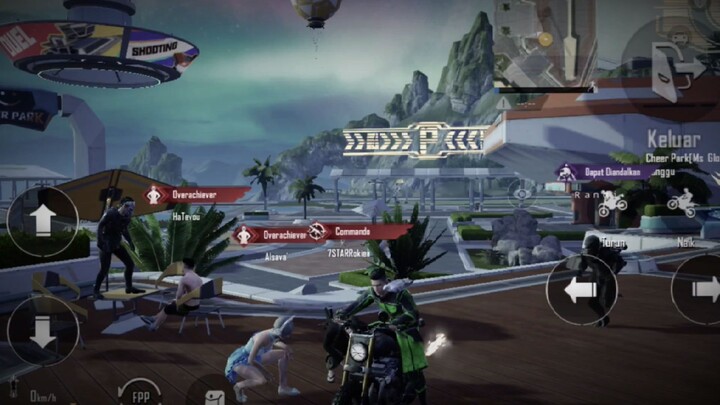Steer left with the left arrow button
The width and height of the screenshot is (720, 405).
click(x=581, y=290)
